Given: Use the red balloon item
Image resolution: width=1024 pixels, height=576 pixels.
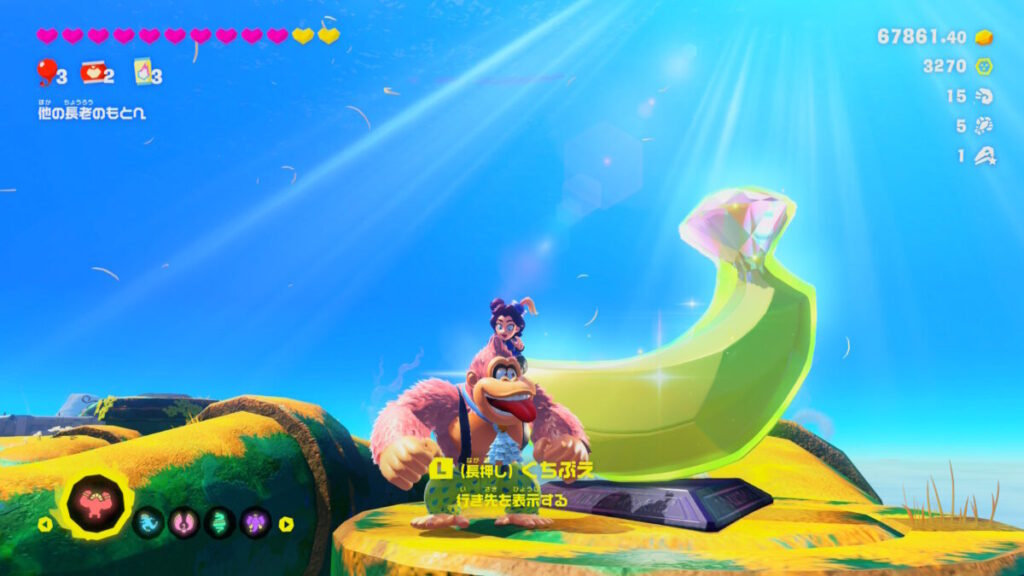Looking at the screenshot, I should (46, 71).
